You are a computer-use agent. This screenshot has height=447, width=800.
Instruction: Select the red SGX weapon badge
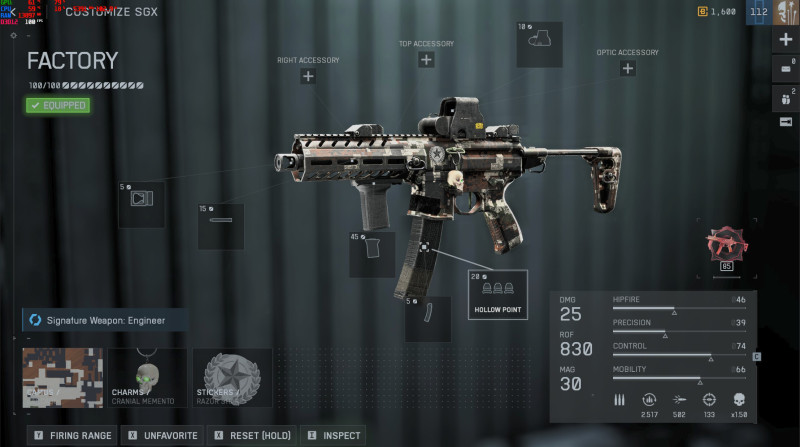click(726, 246)
